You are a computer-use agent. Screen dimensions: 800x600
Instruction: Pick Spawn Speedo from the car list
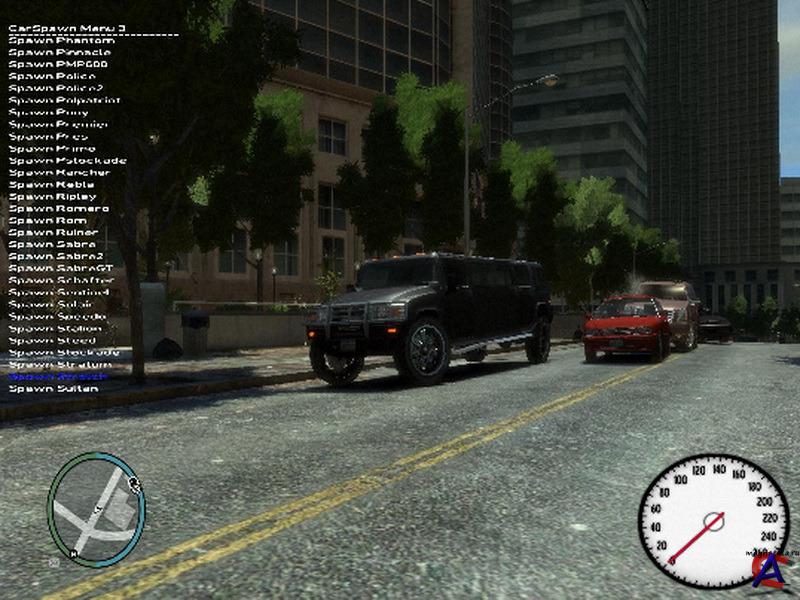(x=57, y=316)
